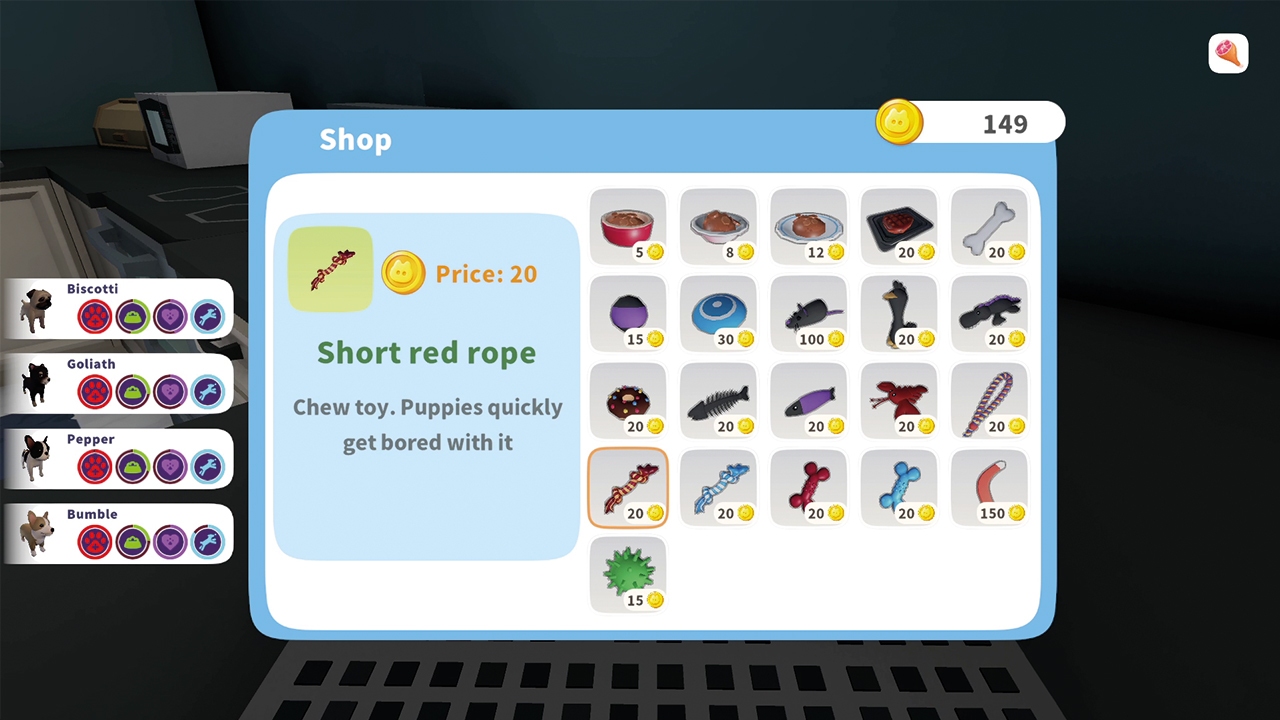Click Pepper's circular health ring indicator

pos(93,466)
